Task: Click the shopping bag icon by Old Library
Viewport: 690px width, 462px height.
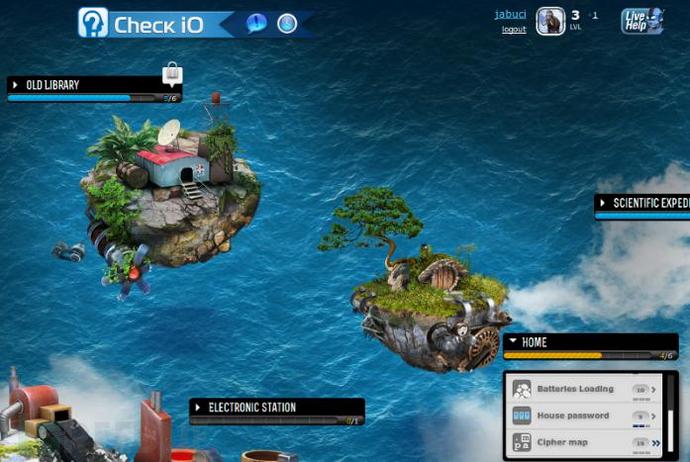Action: click(173, 73)
